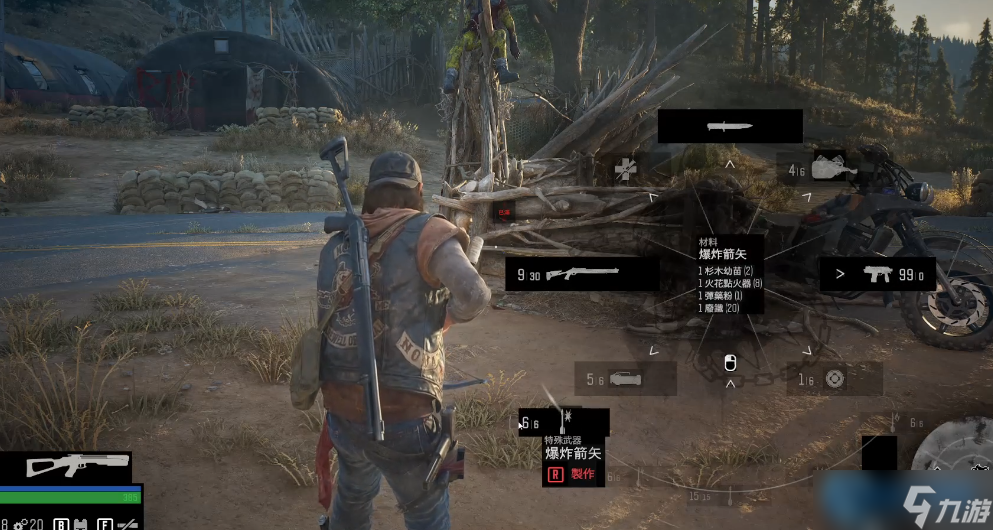The width and height of the screenshot is (993, 530).
Task: Select the pipe bomb throwable slot
Action: coord(625,378)
